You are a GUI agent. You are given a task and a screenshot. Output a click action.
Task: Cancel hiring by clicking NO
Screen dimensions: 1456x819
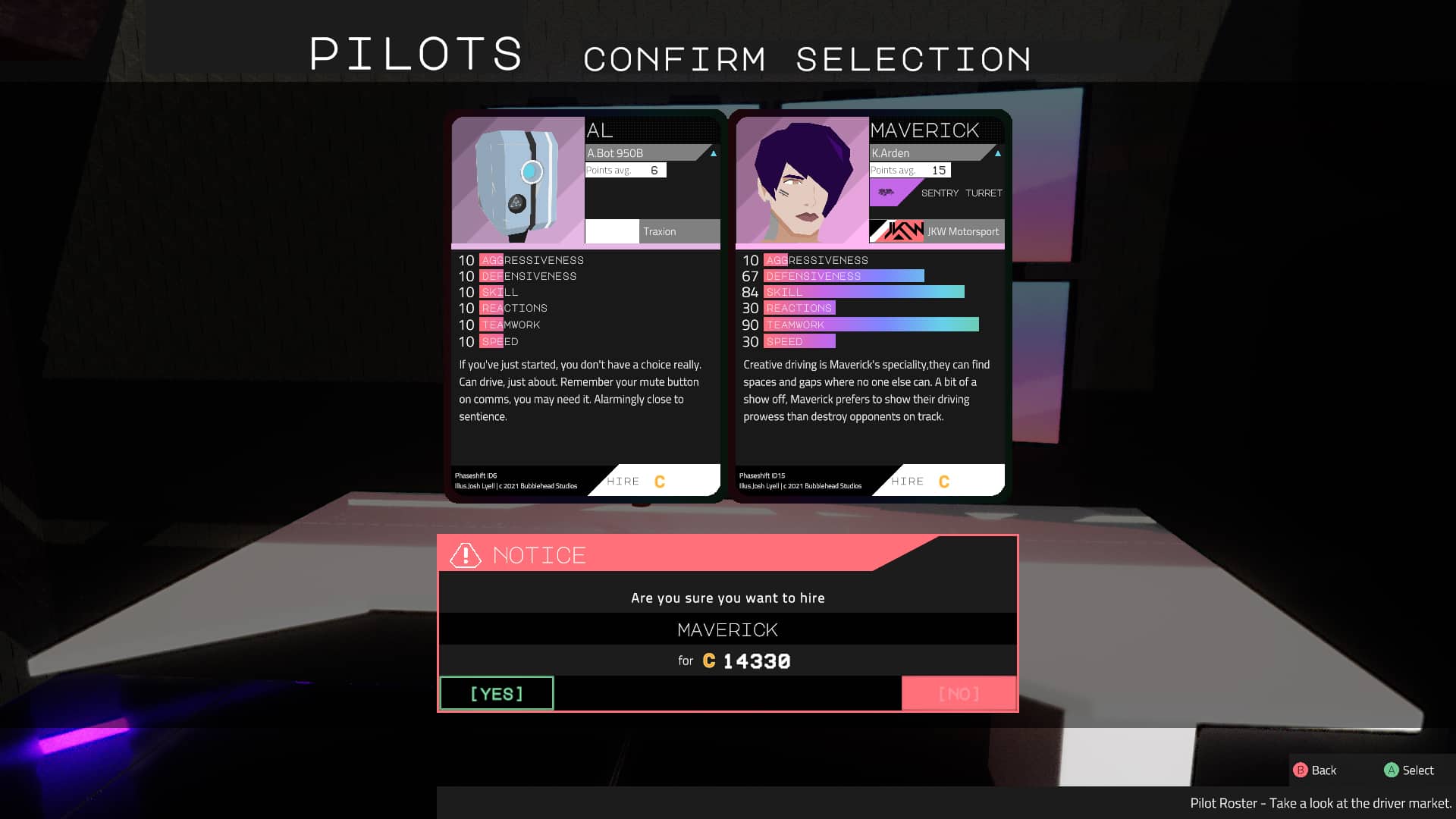959,692
